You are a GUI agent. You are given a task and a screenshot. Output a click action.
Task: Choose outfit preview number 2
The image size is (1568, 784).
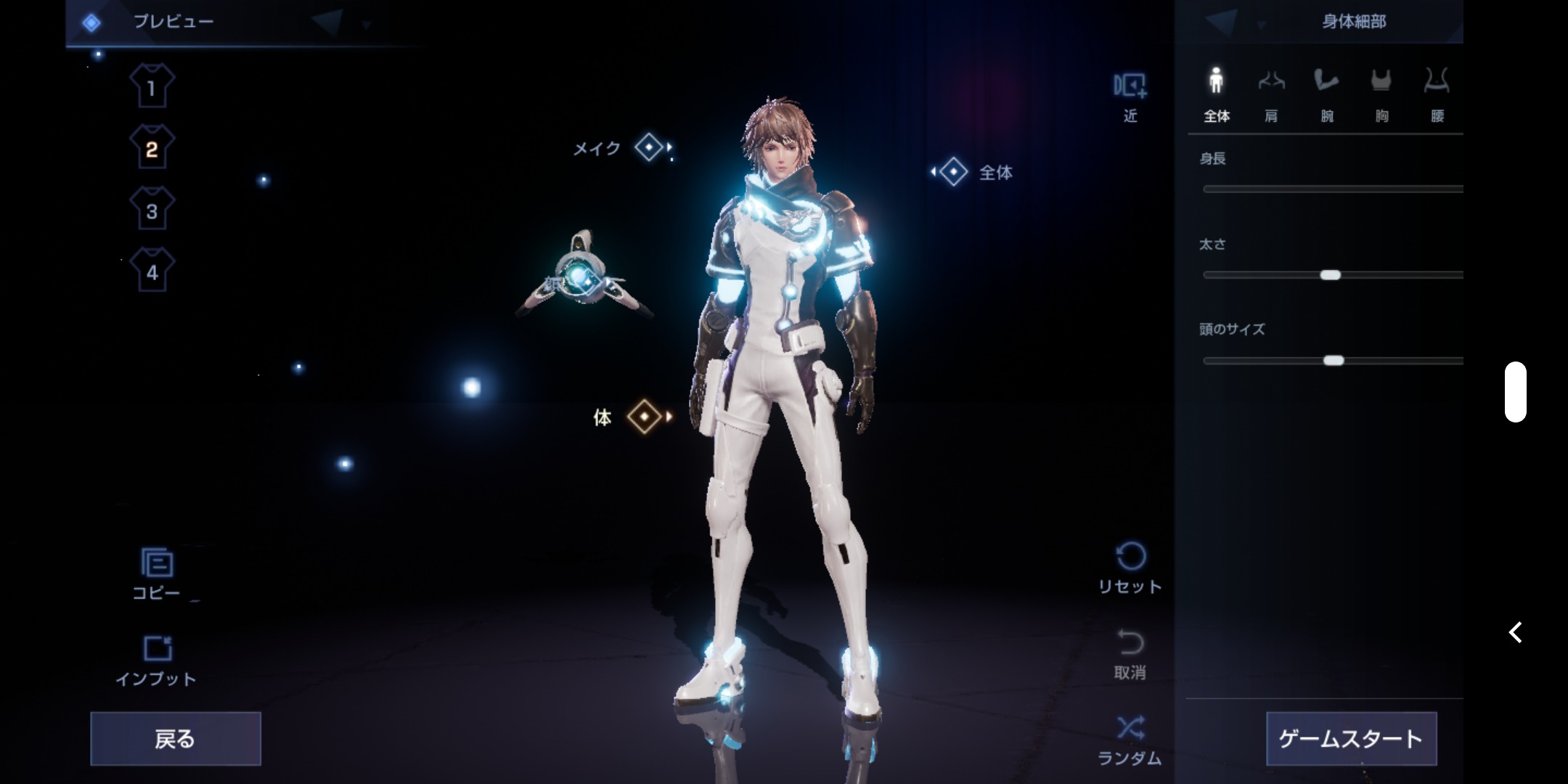(x=152, y=148)
